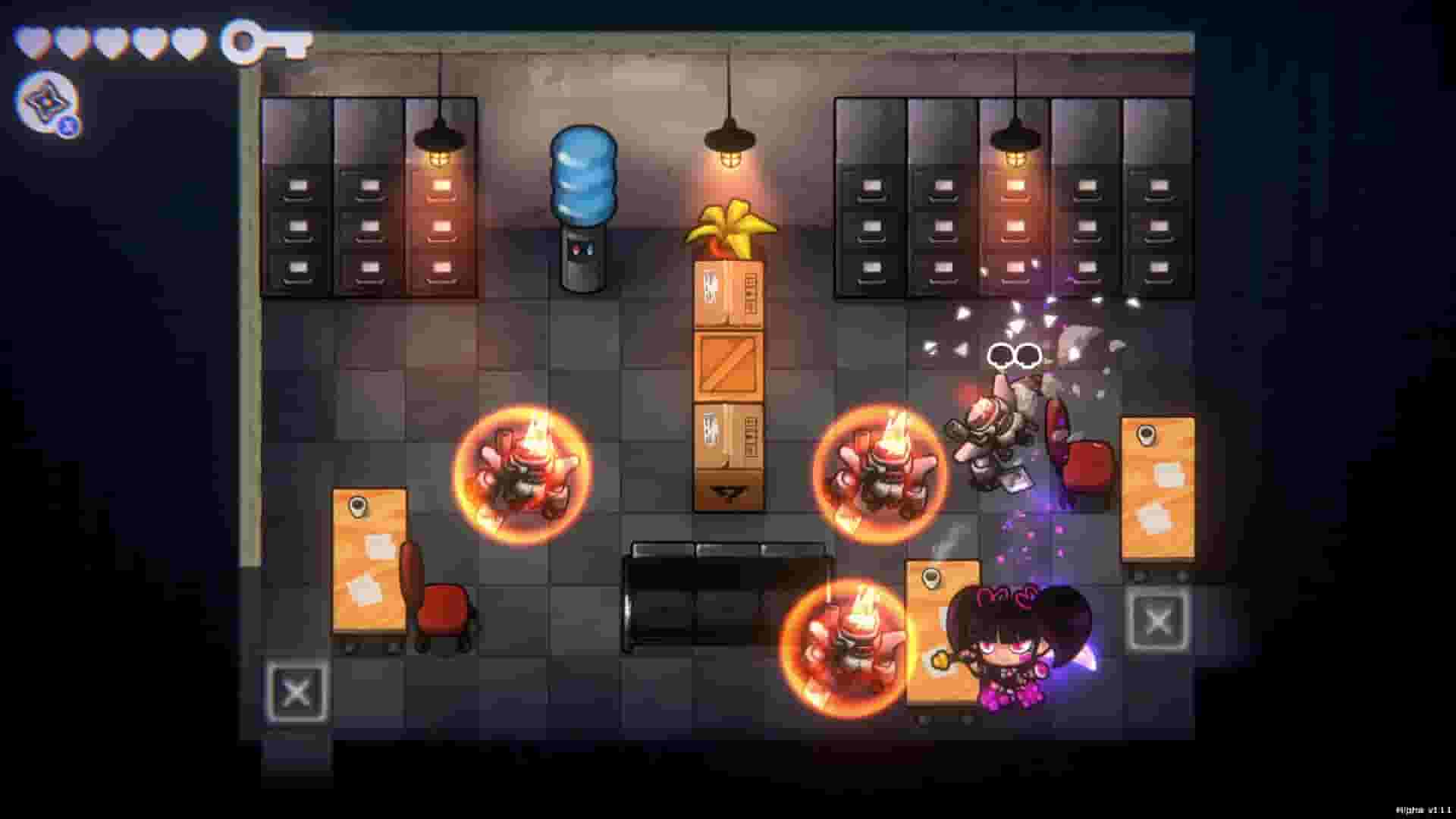Click the hanging ceiling lamp above the boxes
The height and width of the screenshot is (819, 1456).
coord(730,140)
